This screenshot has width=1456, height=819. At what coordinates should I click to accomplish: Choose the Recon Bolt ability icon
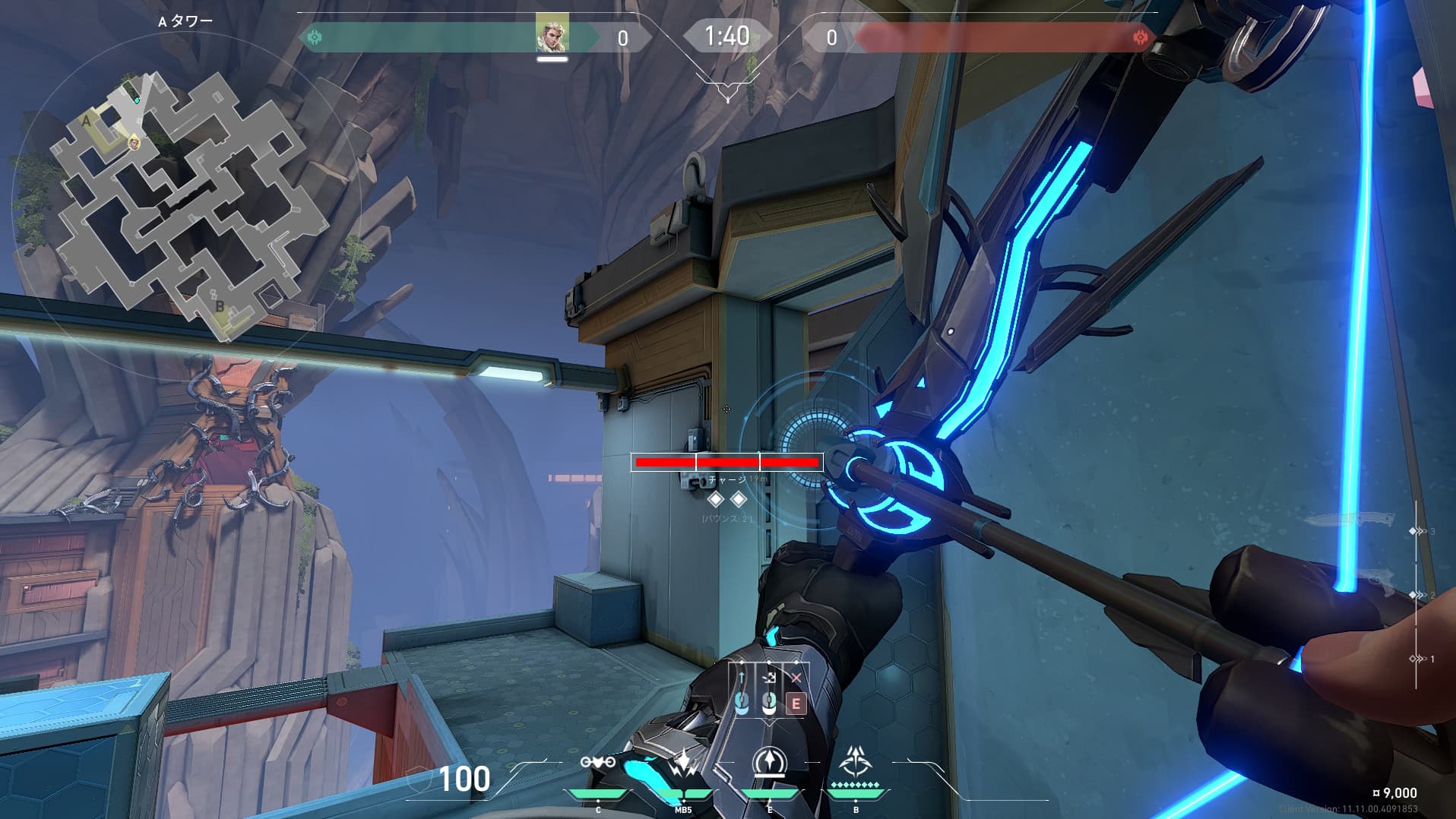(x=769, y=762)
